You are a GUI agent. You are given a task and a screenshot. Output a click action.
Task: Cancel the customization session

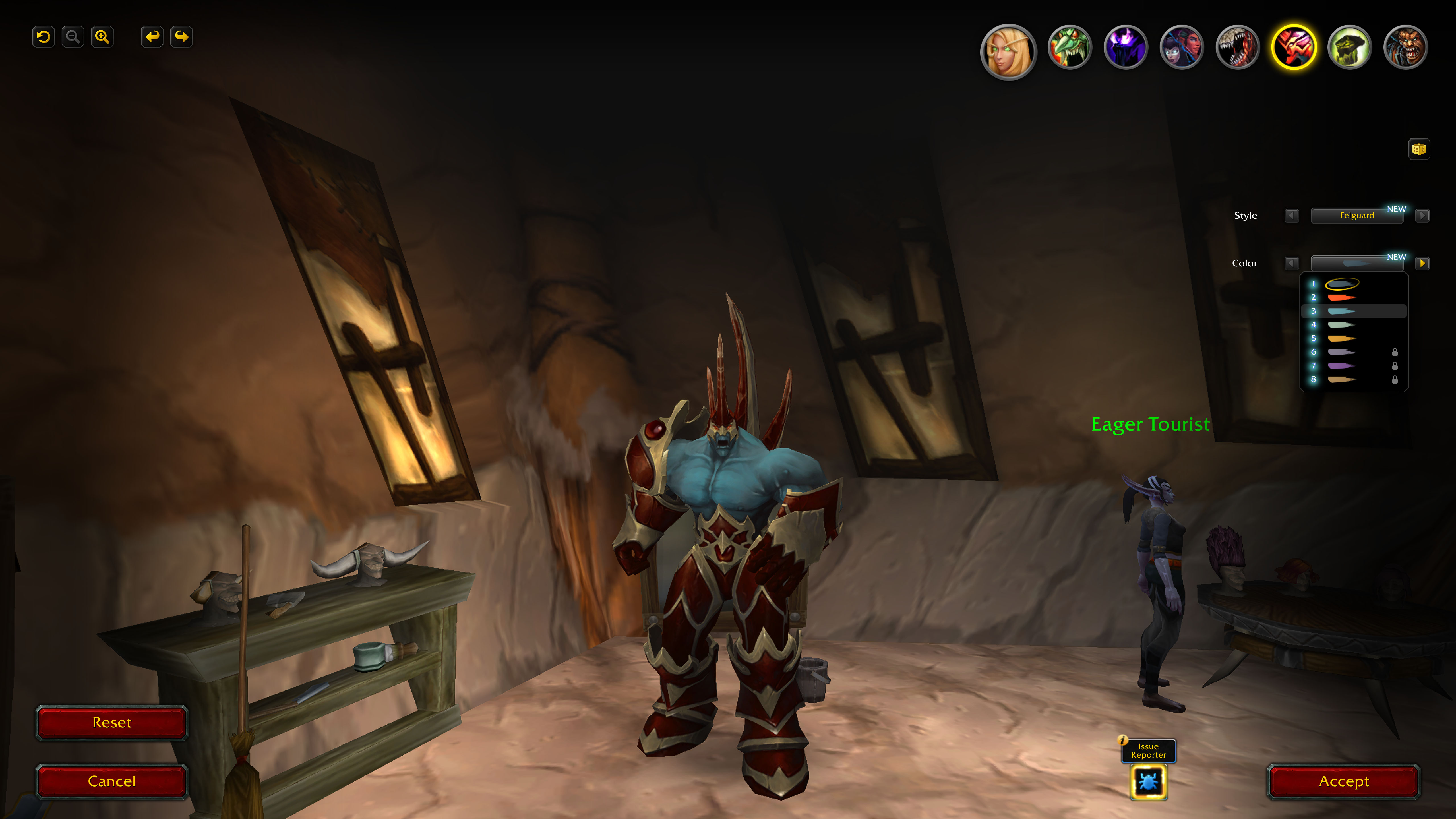pyautogui.click(x=111, y=781)
